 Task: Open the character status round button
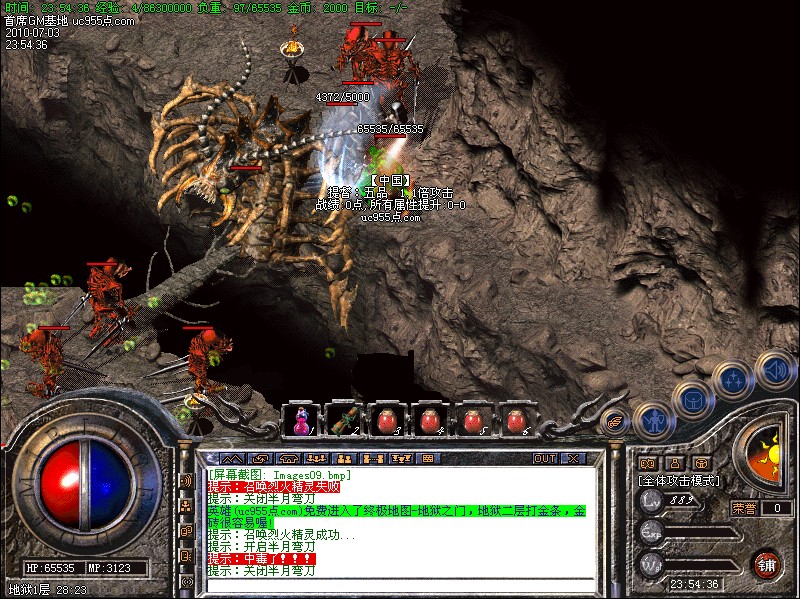click(653, 420)
